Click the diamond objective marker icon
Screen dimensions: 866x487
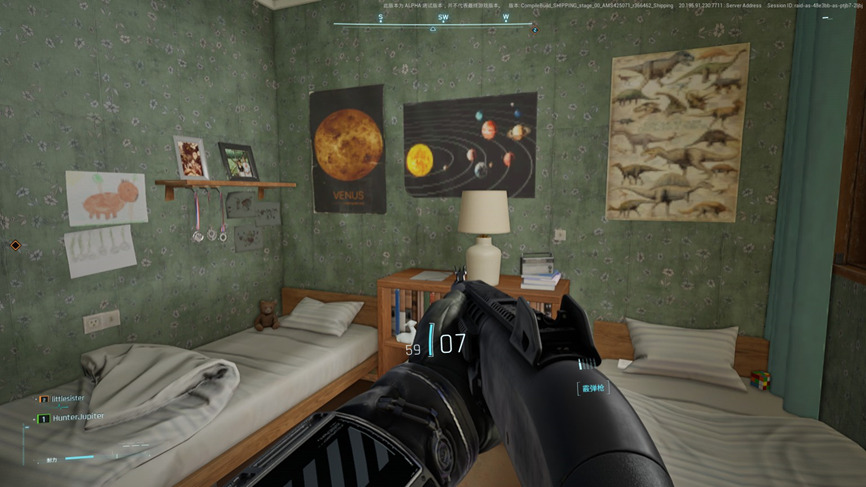tap(15, 245)
